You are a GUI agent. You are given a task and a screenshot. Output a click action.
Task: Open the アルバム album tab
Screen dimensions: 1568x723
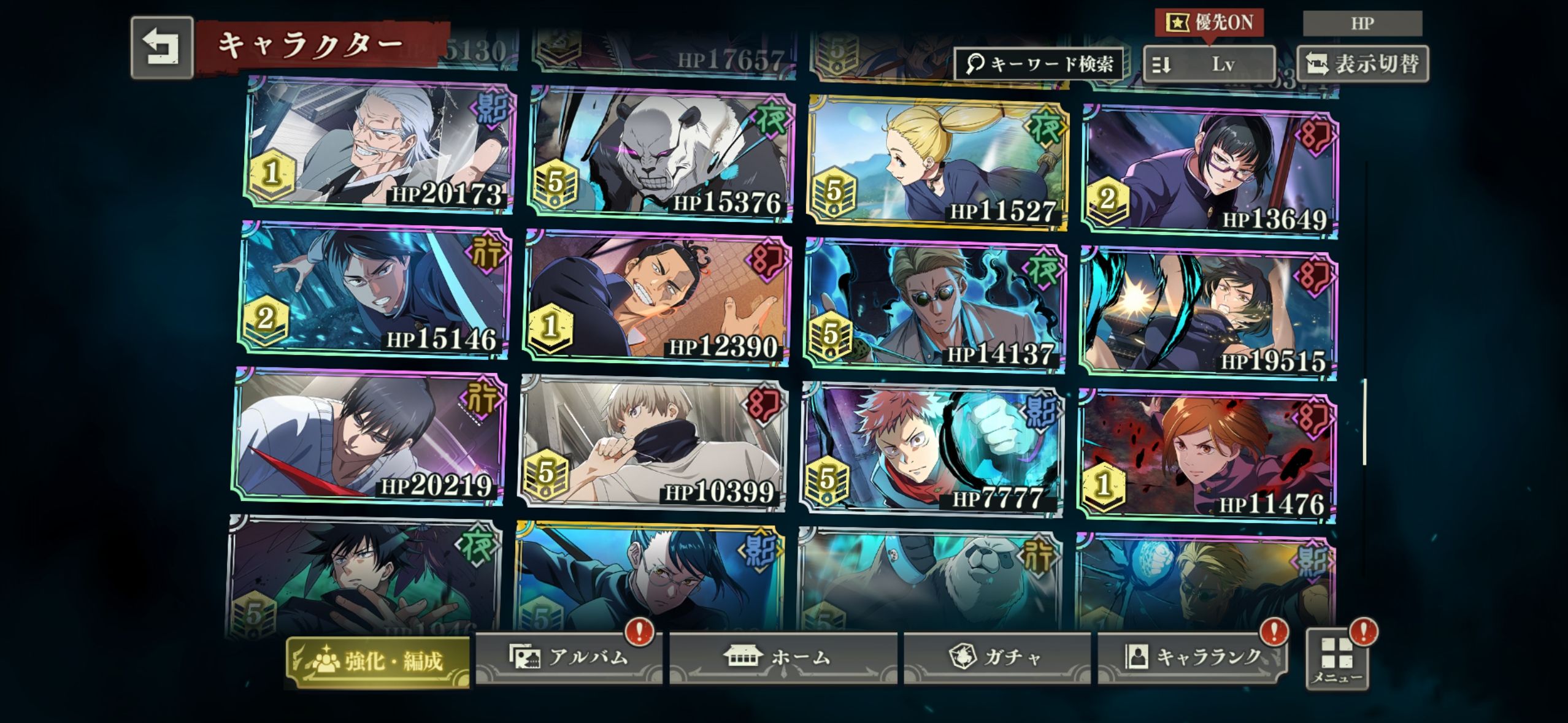568,657
